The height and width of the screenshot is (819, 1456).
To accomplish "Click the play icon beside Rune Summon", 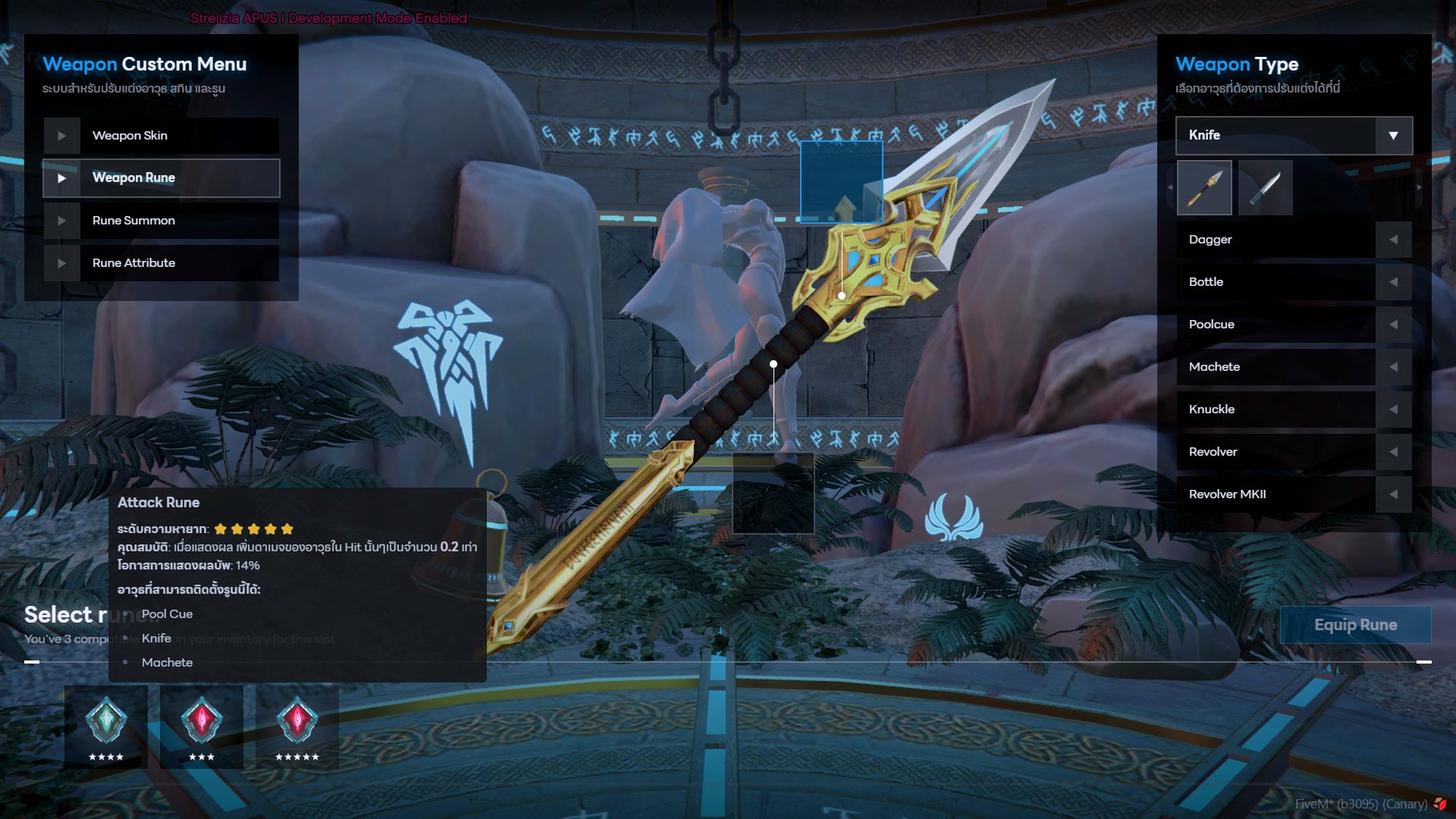I will point(62,220).
